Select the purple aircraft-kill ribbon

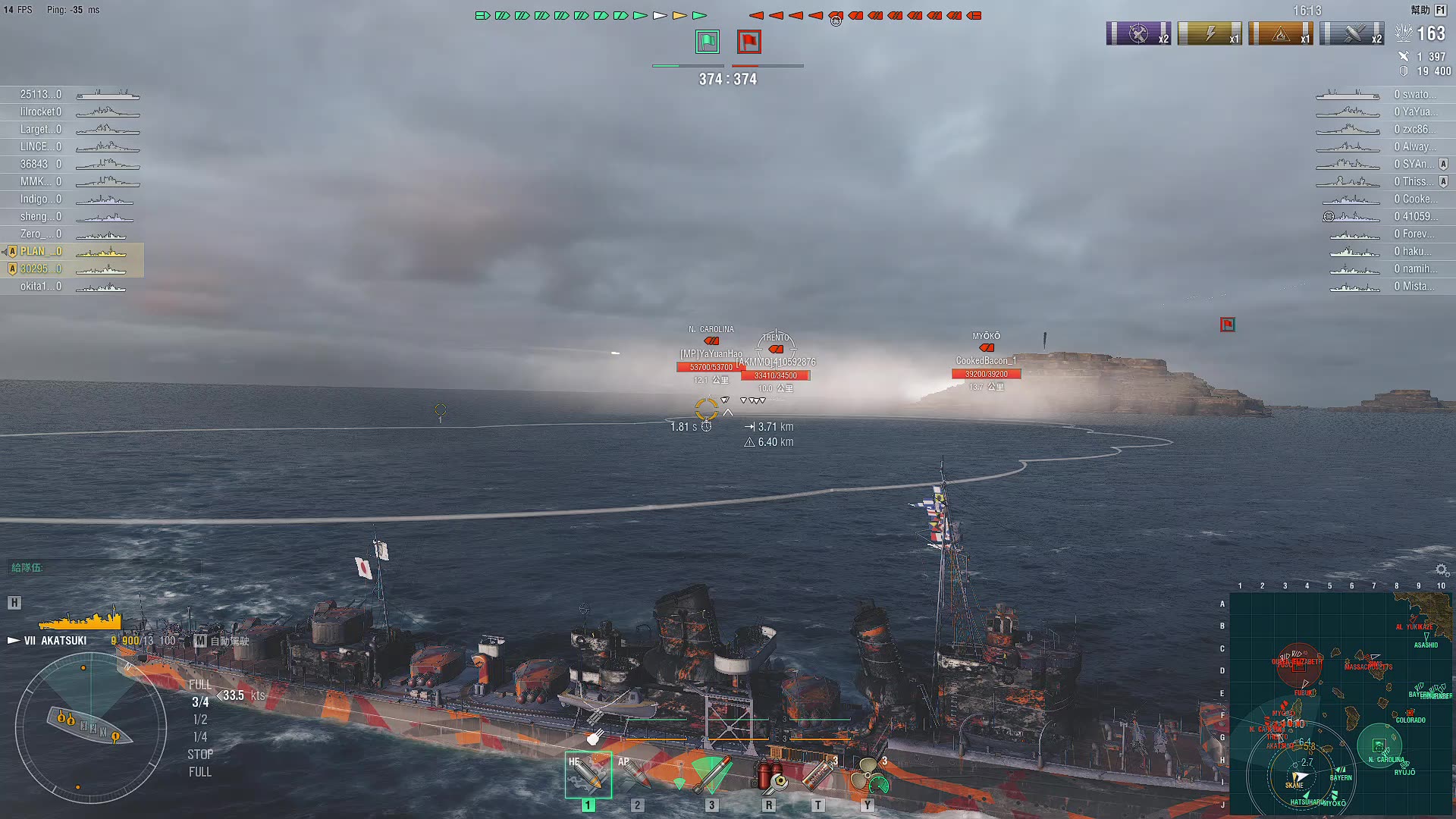point(1138,34)
